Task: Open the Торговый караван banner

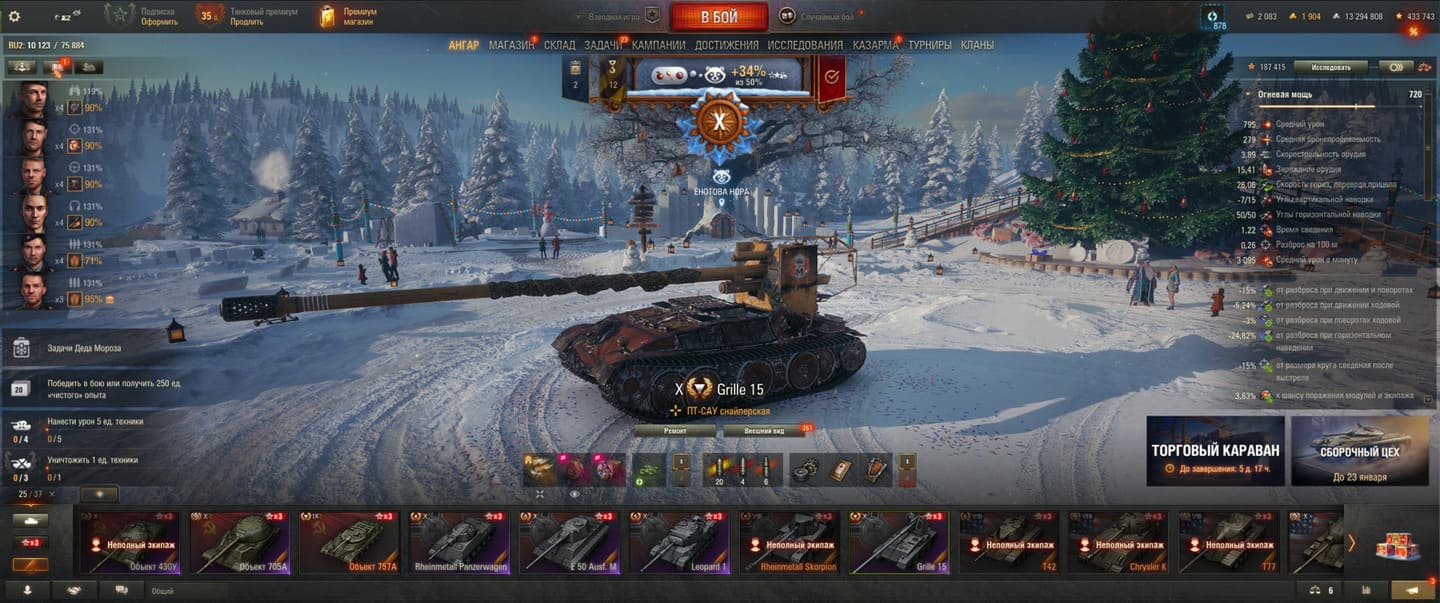Action: [1214, 451]
